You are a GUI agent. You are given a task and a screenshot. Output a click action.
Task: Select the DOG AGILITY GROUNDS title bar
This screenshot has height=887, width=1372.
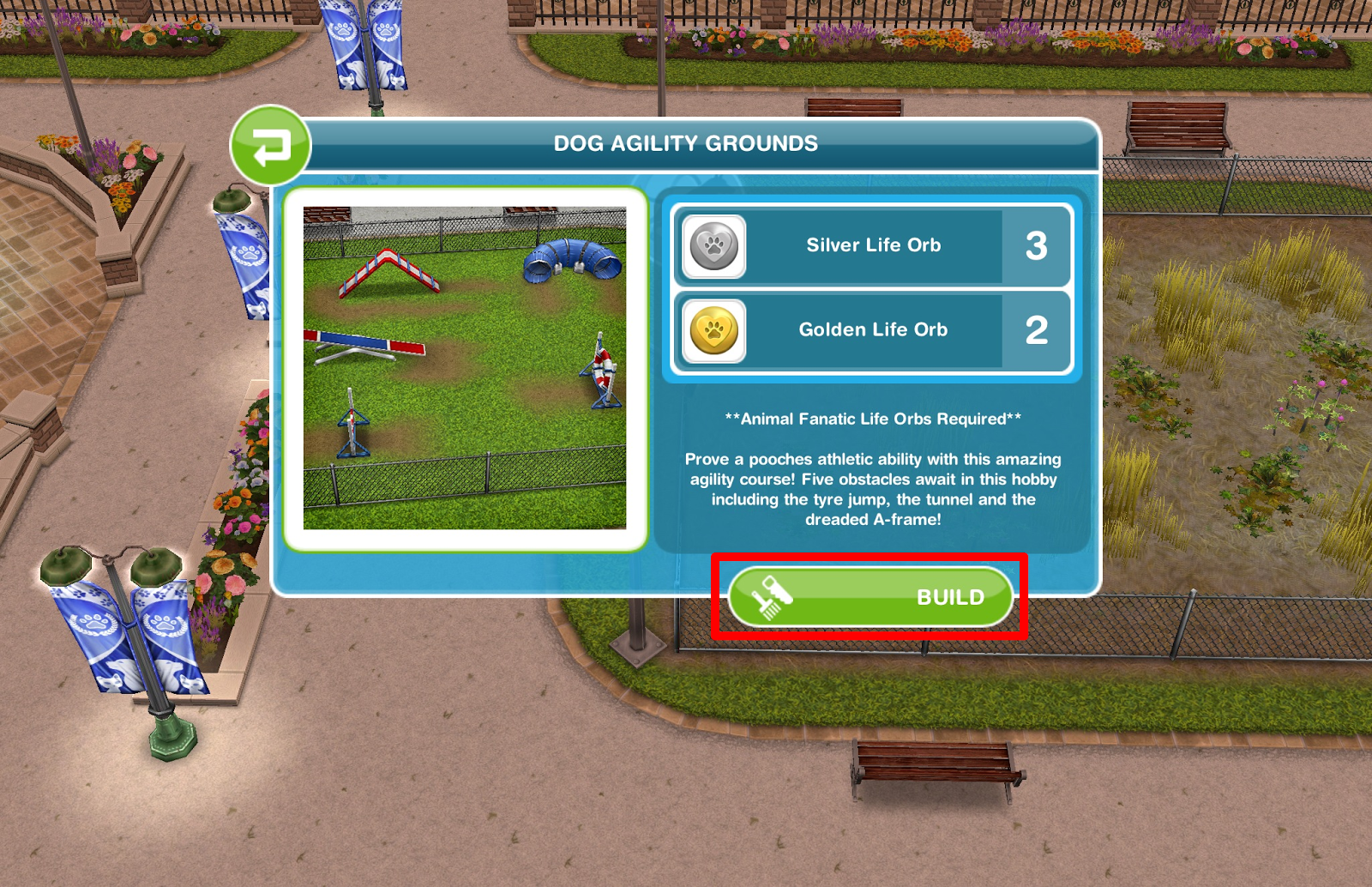pos(686,143)
